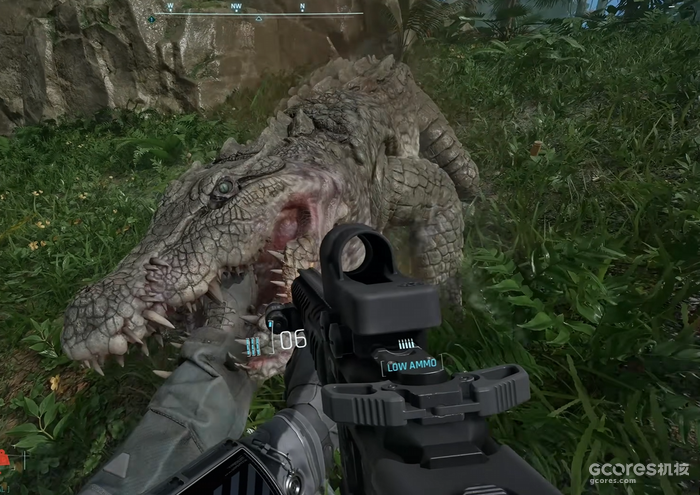
Task: Select the diamond objective marker on the compass
Action: (152, 19)
